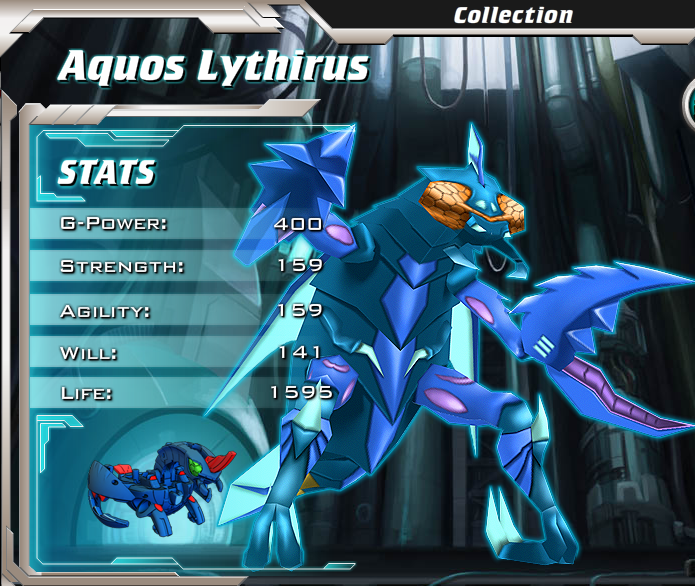Open the Collection tab header
Screen dimensions: 695x586
coord(513,15)
